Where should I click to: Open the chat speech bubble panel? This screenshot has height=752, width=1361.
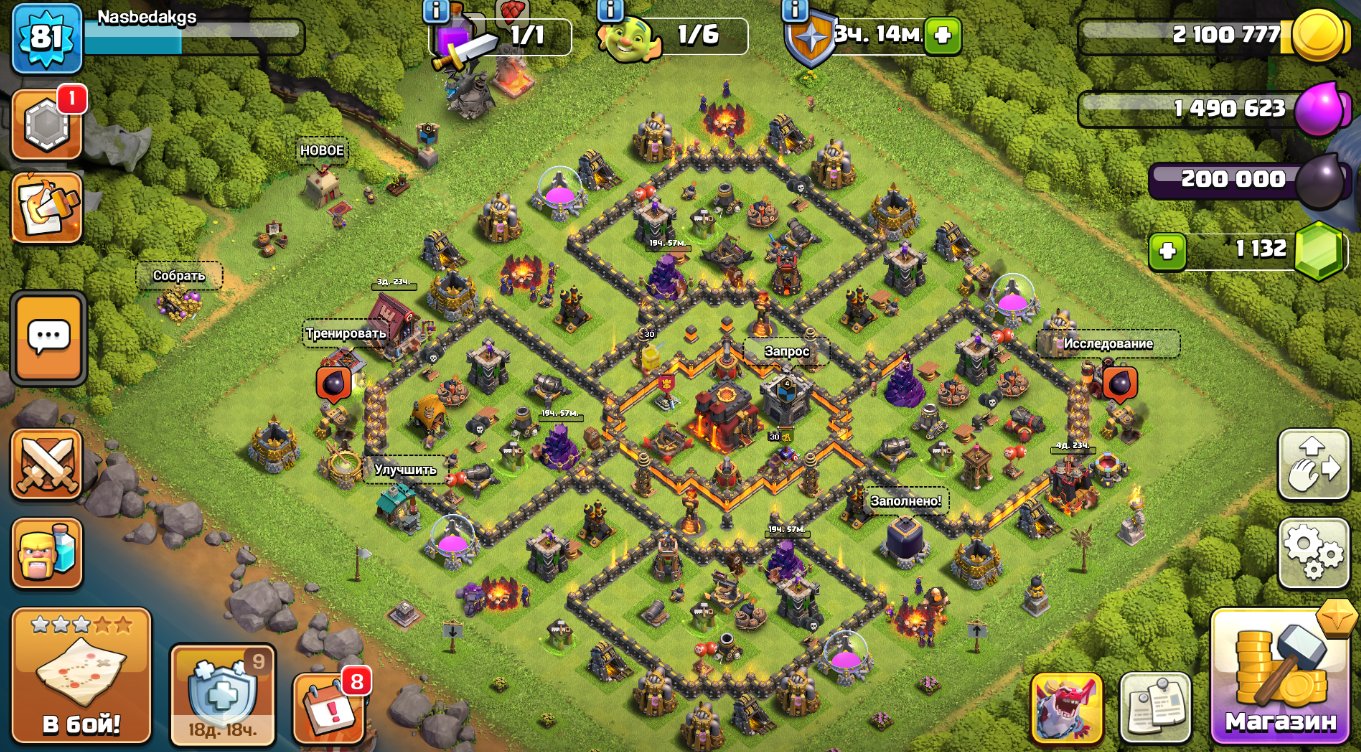point(47,338)
